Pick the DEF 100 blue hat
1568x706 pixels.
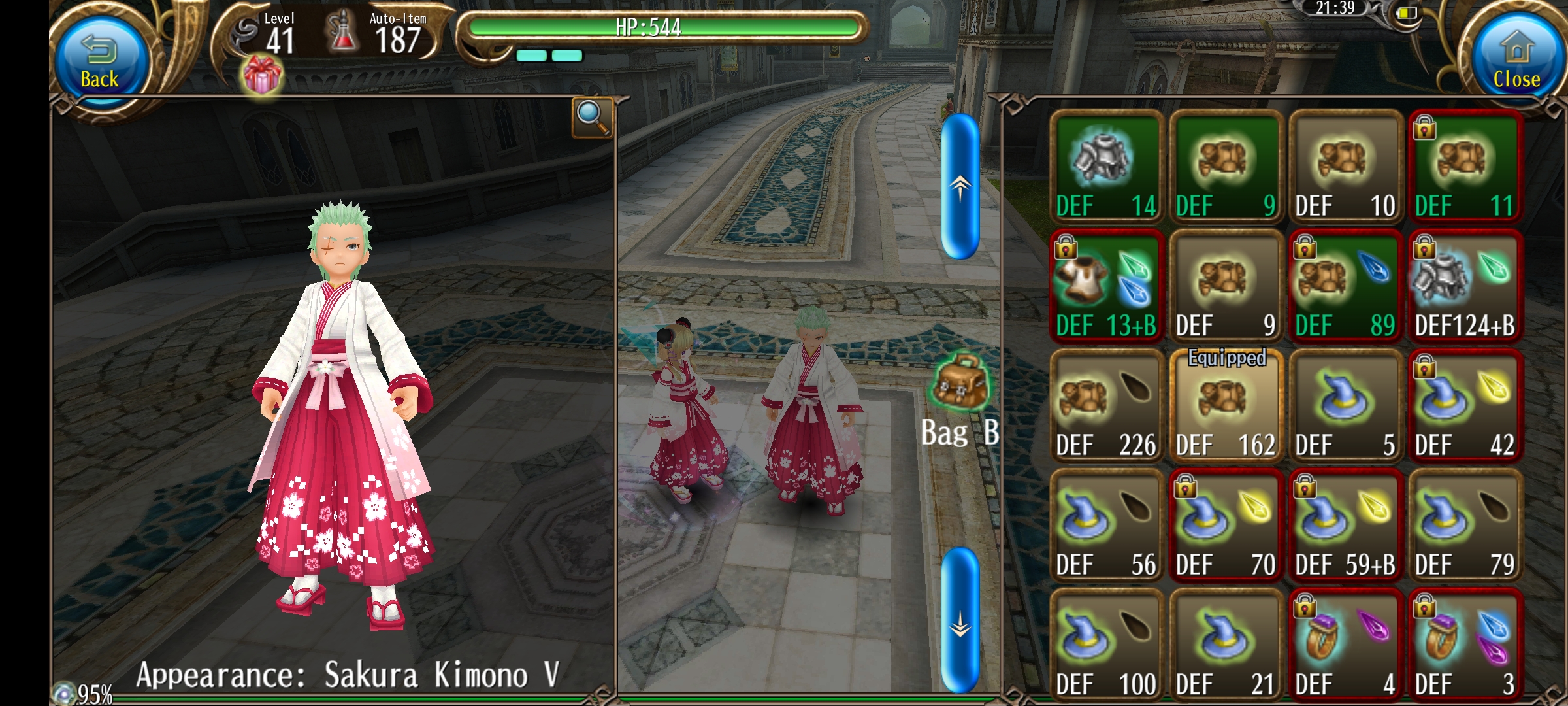click(1106, 645)
